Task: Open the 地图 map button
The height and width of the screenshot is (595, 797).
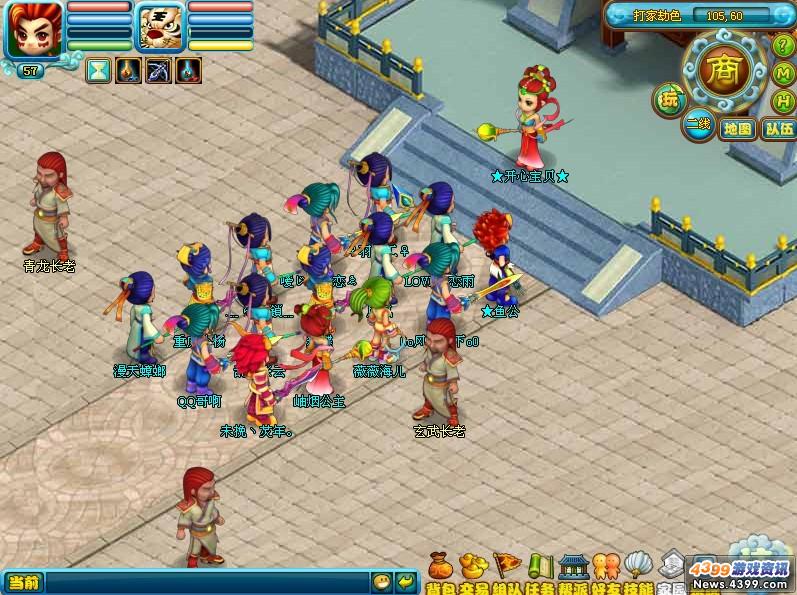Action: tap(738, 129)
